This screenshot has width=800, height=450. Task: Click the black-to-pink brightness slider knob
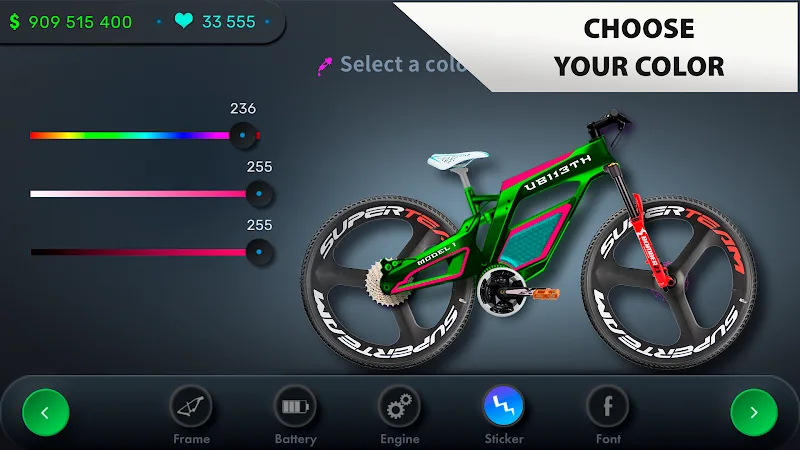coord(259,252)
